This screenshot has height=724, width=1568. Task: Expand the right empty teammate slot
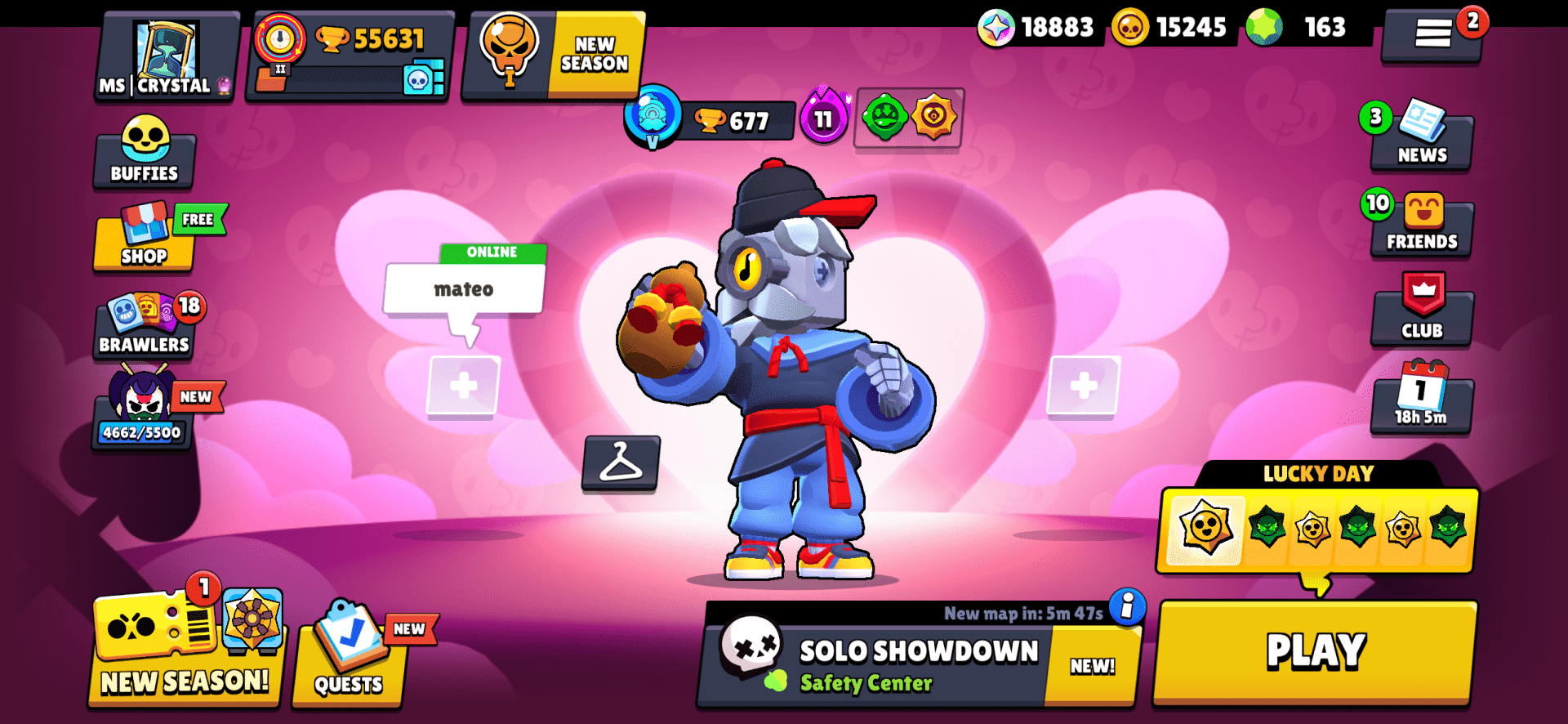coord(1084,386)
